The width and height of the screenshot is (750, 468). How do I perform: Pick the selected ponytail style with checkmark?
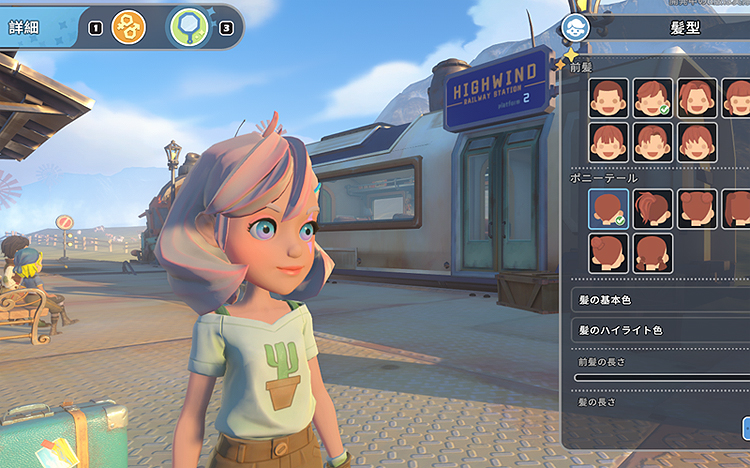tap(608, 208)
